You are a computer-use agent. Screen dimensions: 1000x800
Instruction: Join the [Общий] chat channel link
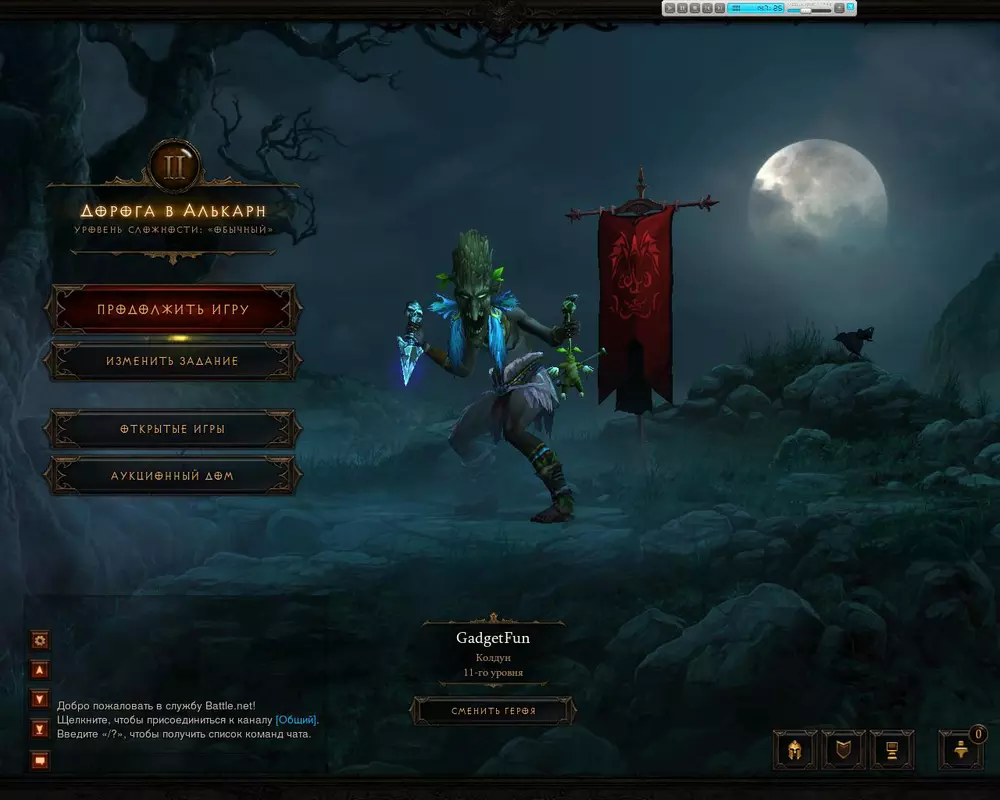pyautogui.click(x=296, y=719)
